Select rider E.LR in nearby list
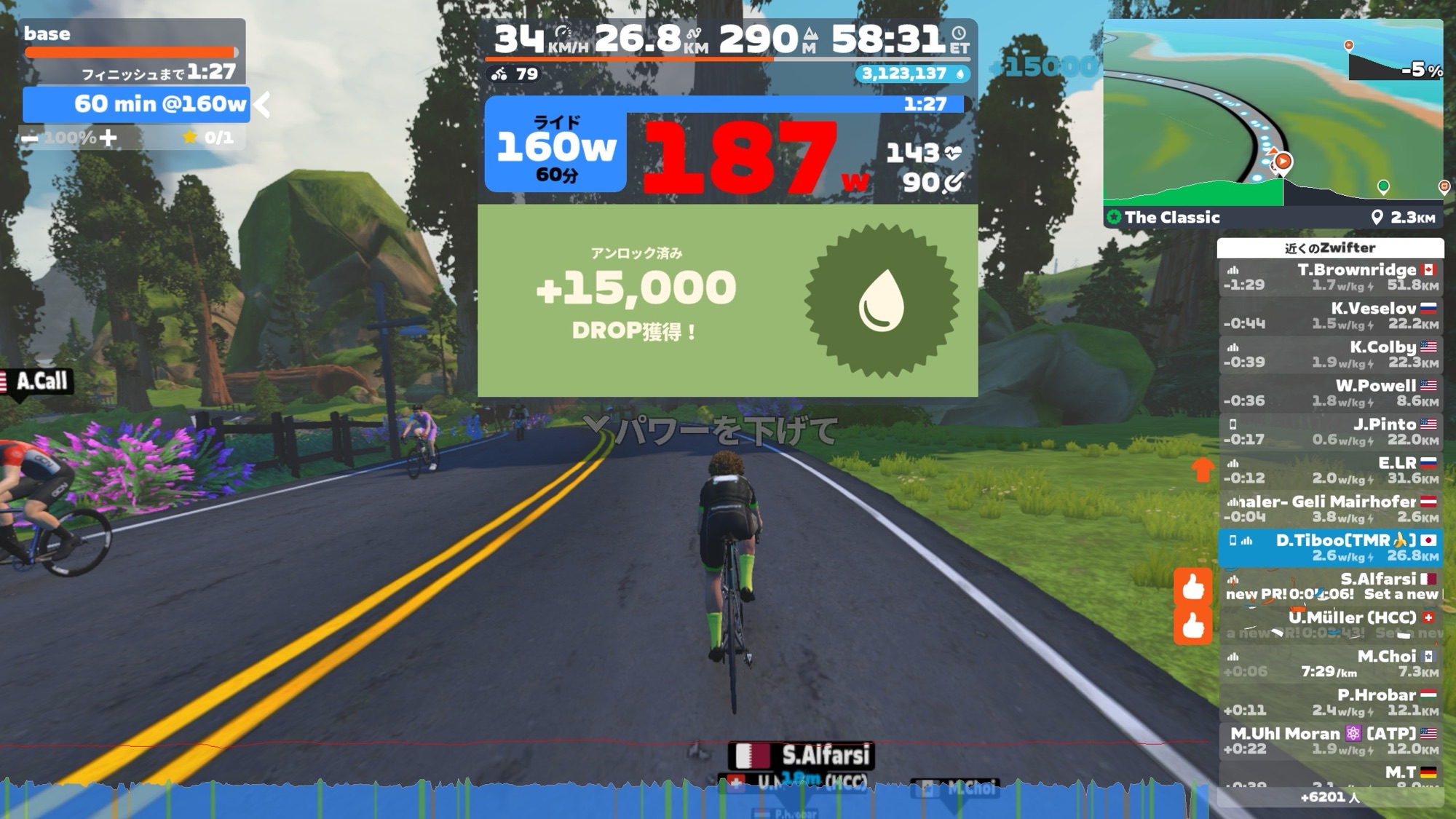The width and height of the screenshot is (1456, 819). pos(1331,470)
